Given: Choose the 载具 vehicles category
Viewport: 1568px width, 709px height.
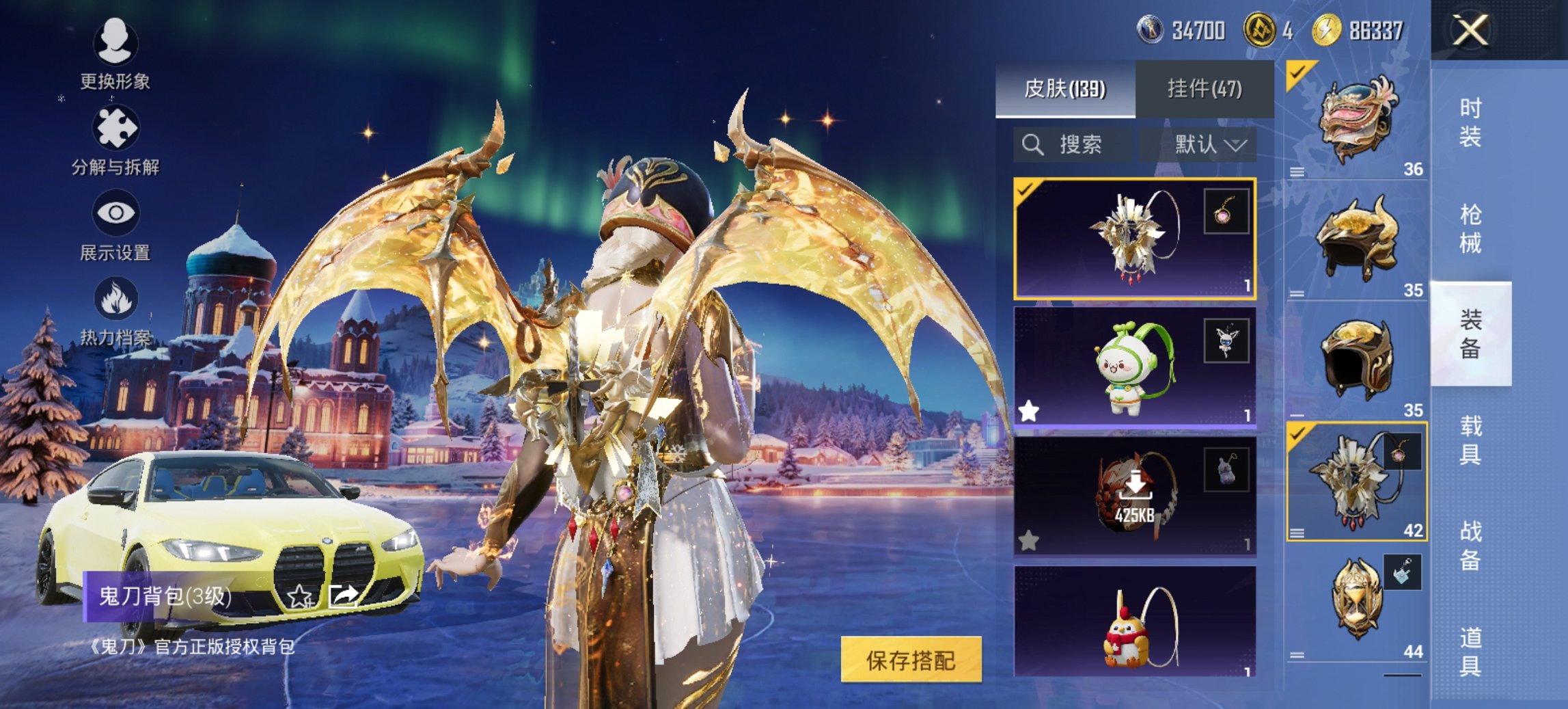Looking at the screenshot, I should point(1470,440).
